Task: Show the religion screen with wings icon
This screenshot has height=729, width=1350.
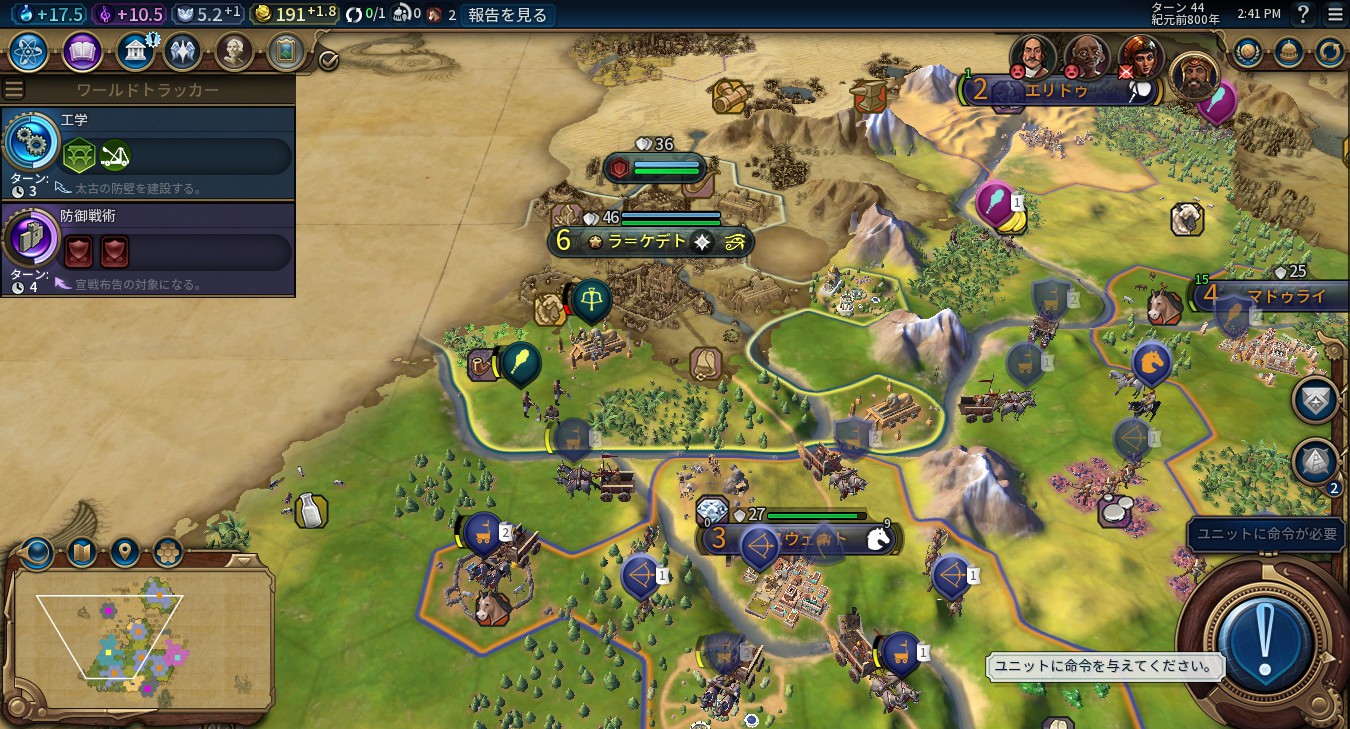Action: pyautogui.click(x=182, y=52)
